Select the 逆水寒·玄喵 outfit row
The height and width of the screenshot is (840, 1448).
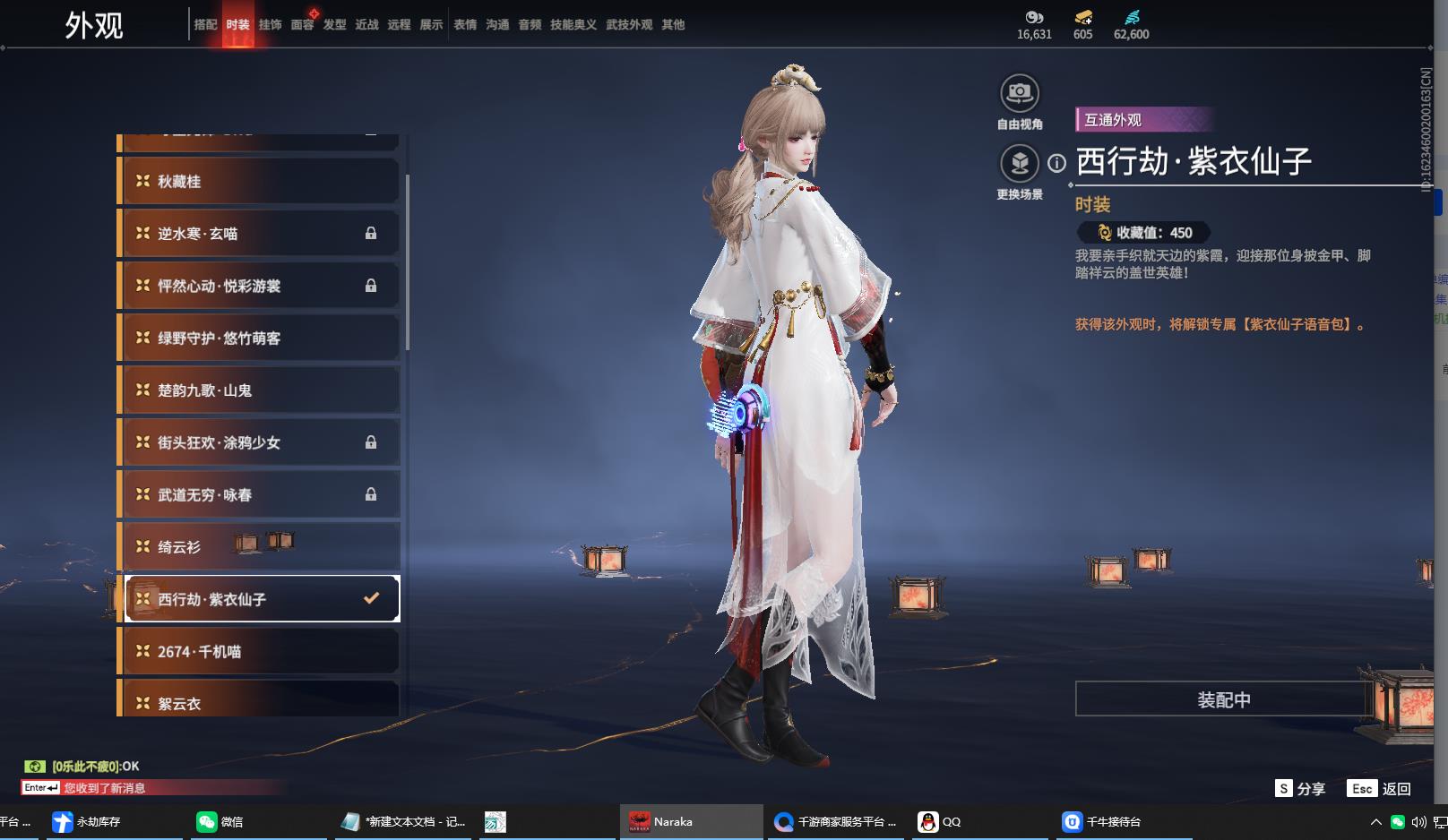[259, 234]
